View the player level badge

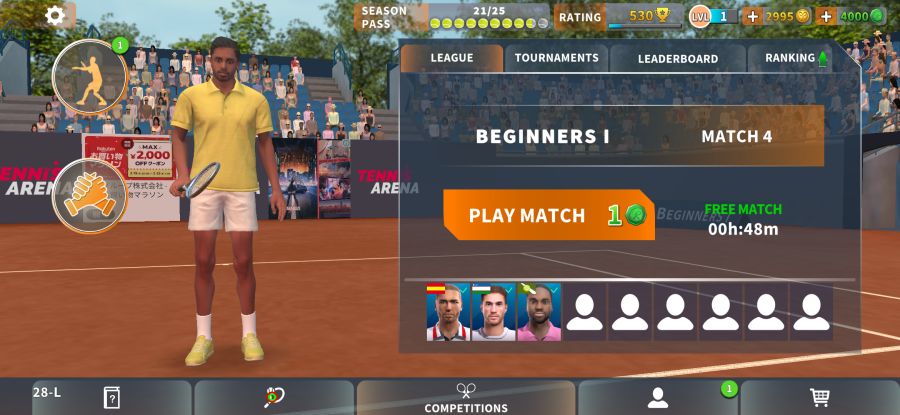click(713, 16)
